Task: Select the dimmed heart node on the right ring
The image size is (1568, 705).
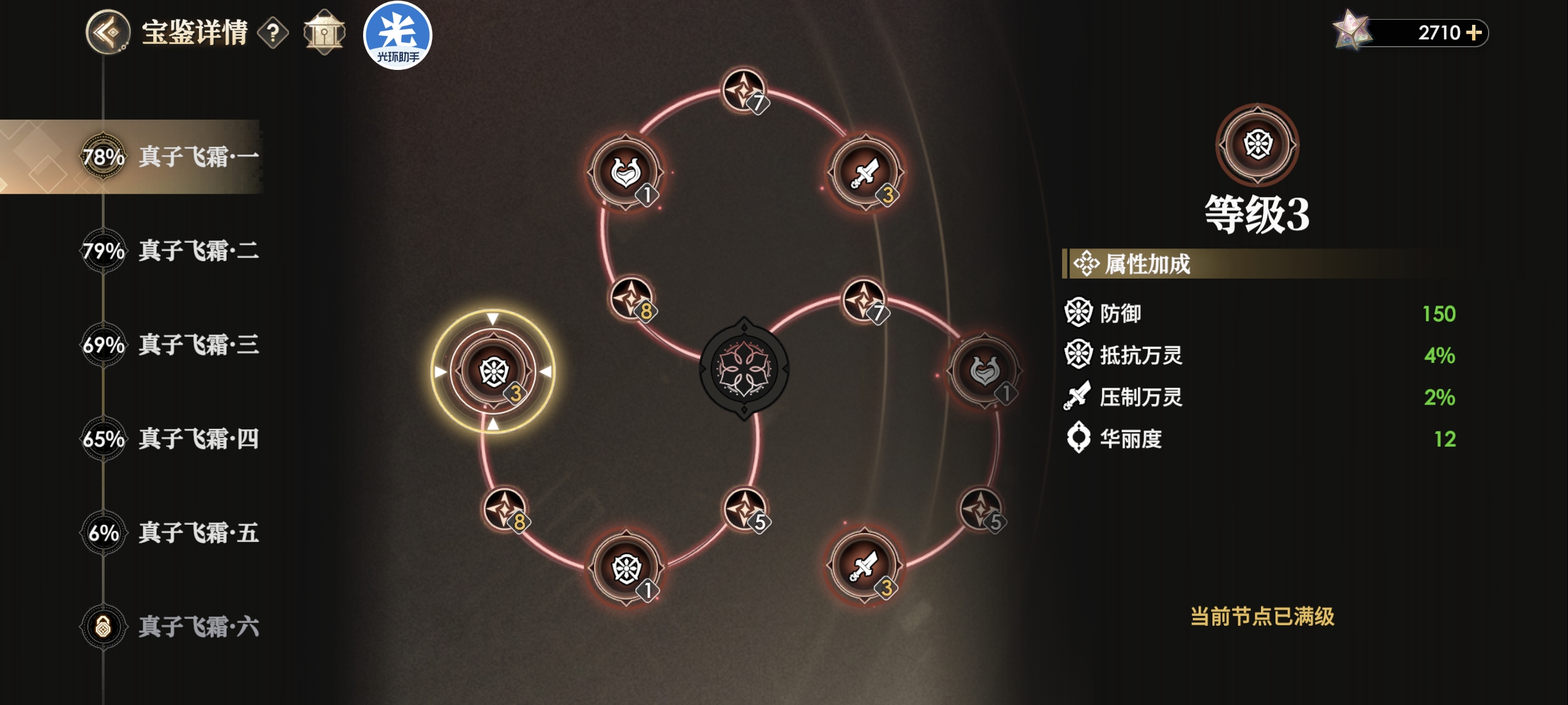Action: [x=984, y=370]
